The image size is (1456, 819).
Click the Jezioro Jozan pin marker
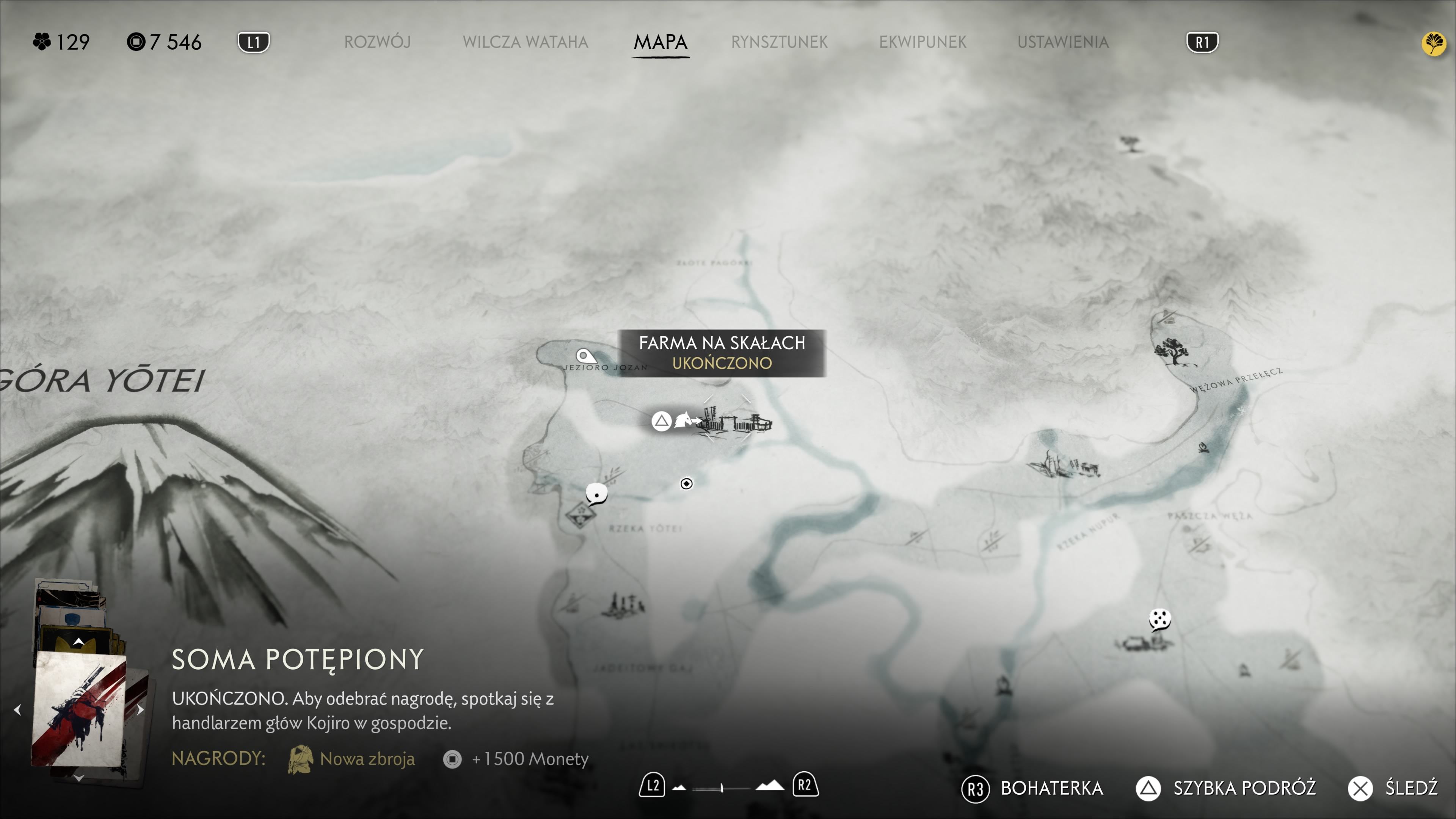[585, 356]
